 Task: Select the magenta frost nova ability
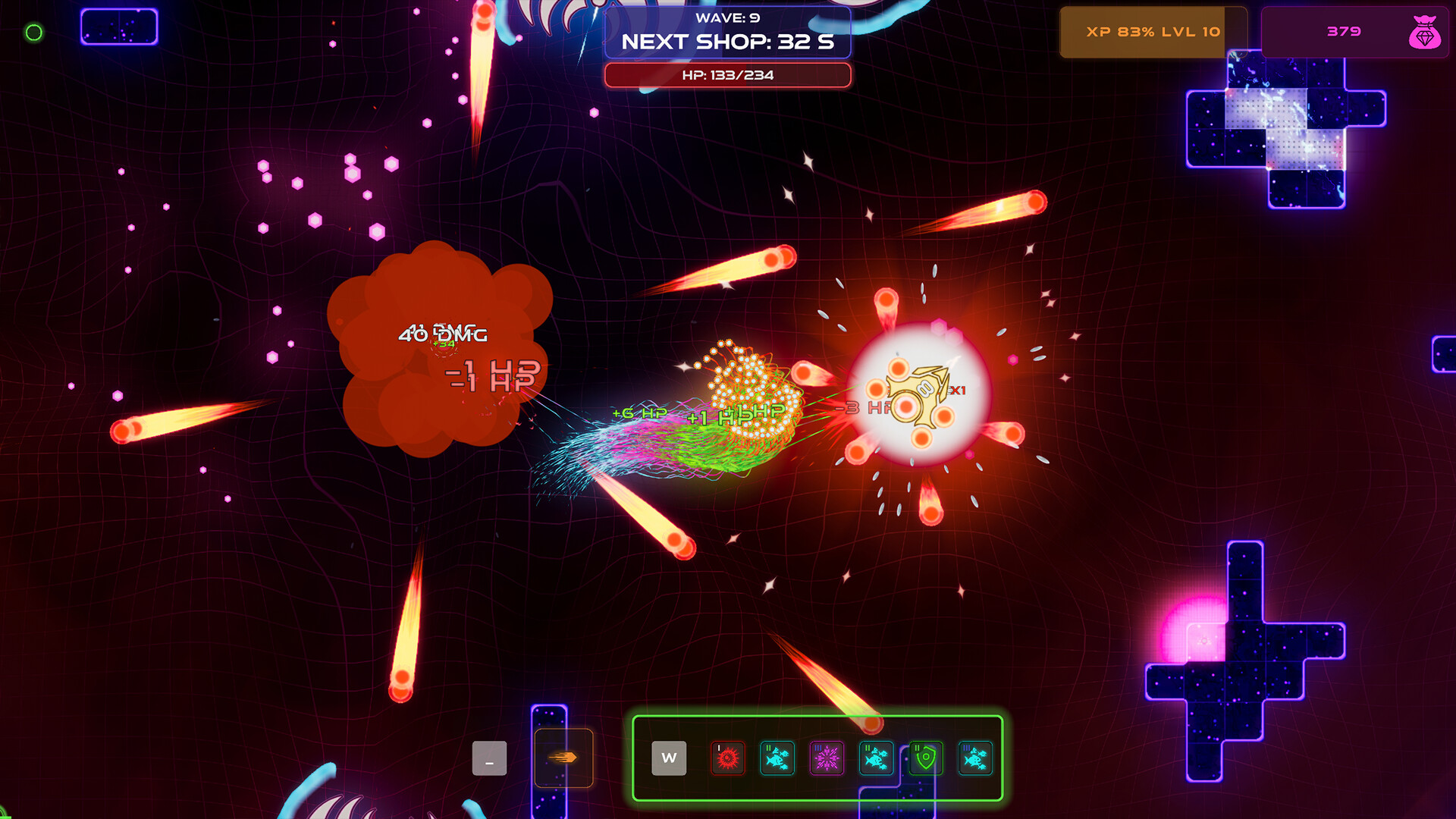pyautogui.click(x=827, y=758)
